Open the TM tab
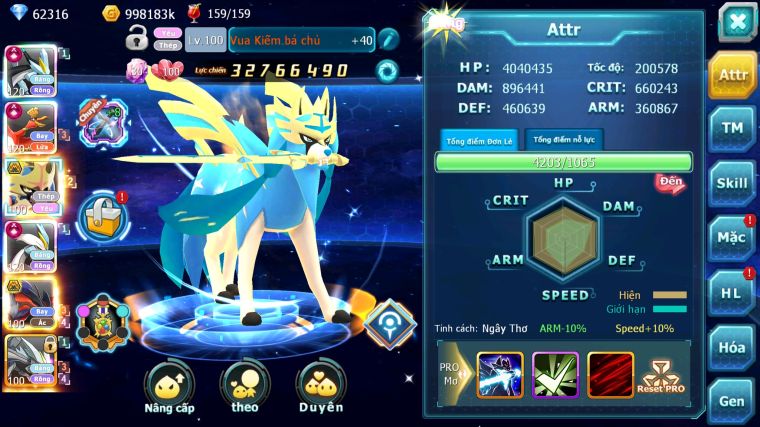This screenshot has height=427, width=760. point(732,129)
